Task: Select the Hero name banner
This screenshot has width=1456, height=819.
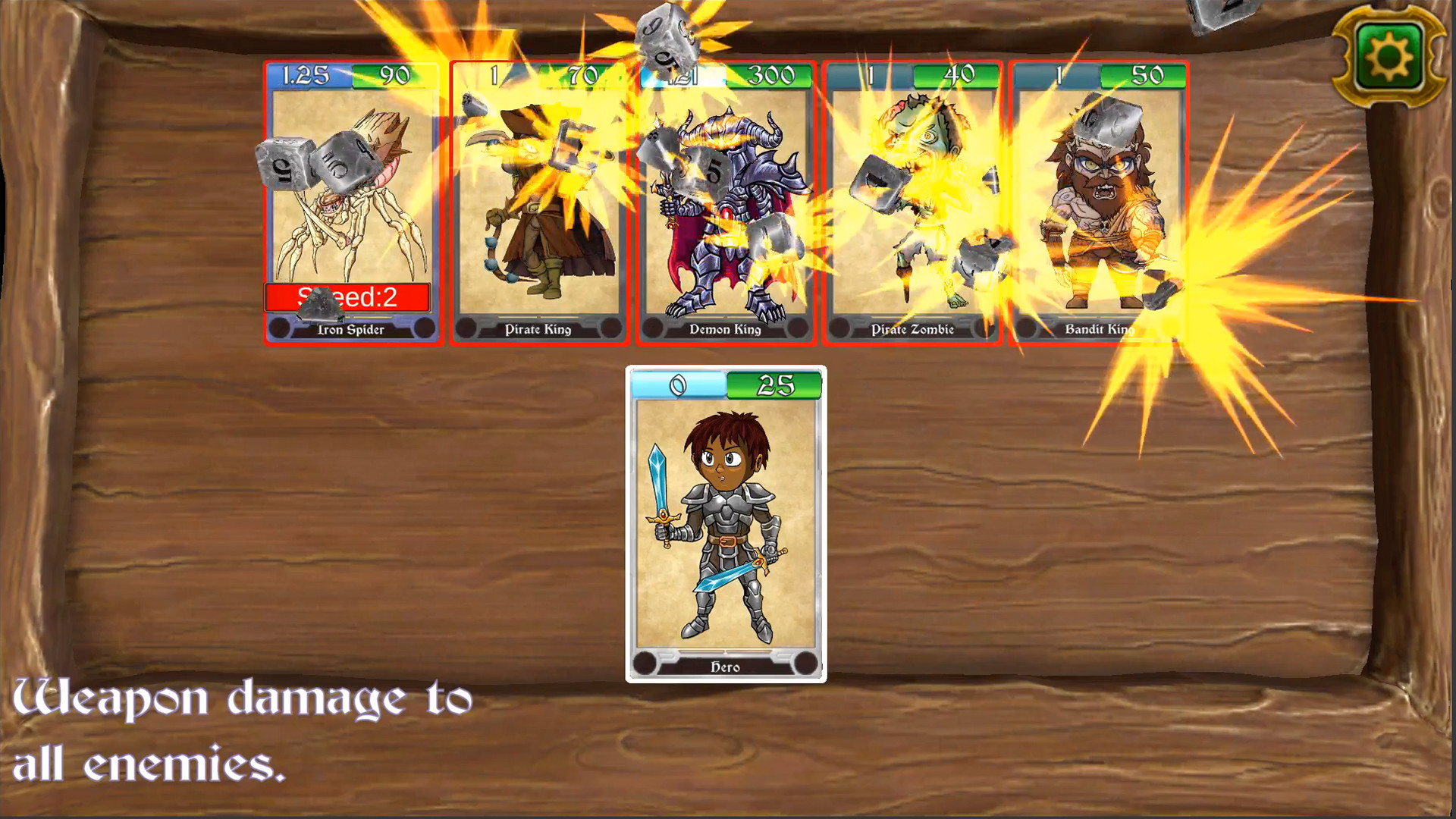Action: [726, 667]
